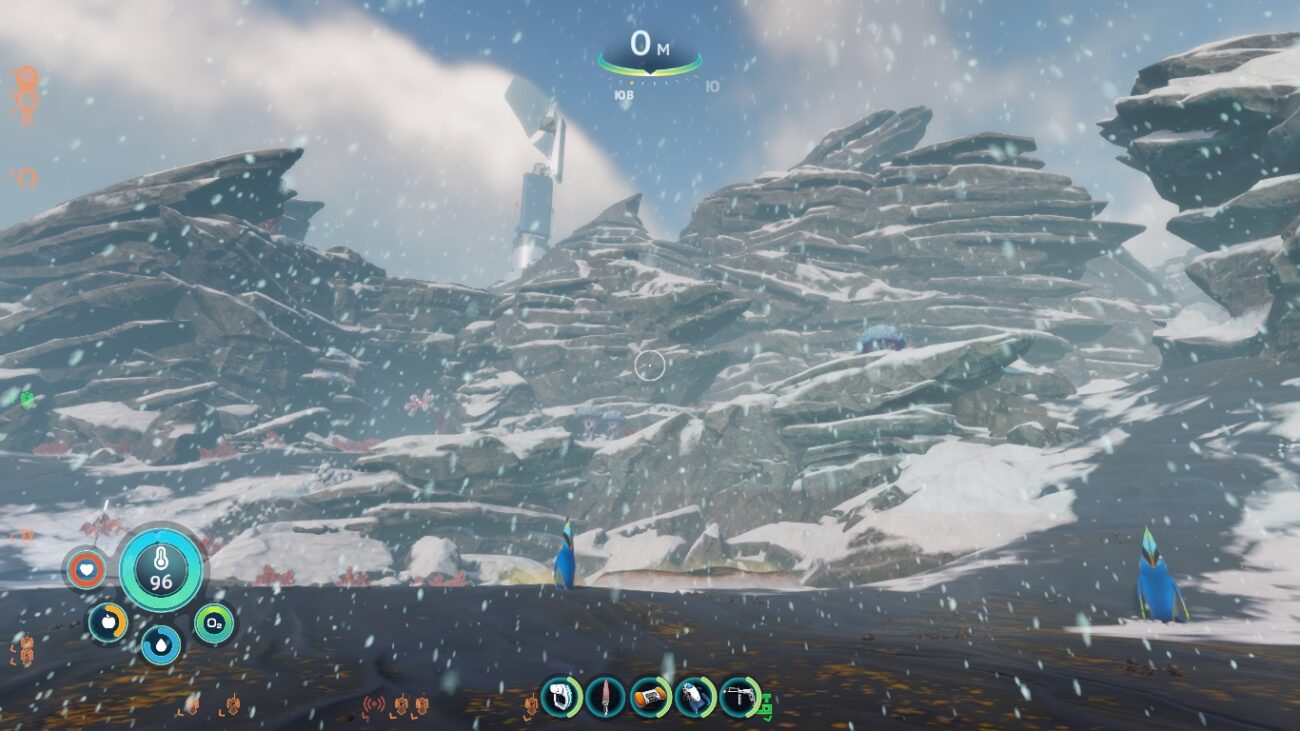1300x731 pixels.
Task: Click the water droplet hydration indicator
Action: (x=159, y=647)
